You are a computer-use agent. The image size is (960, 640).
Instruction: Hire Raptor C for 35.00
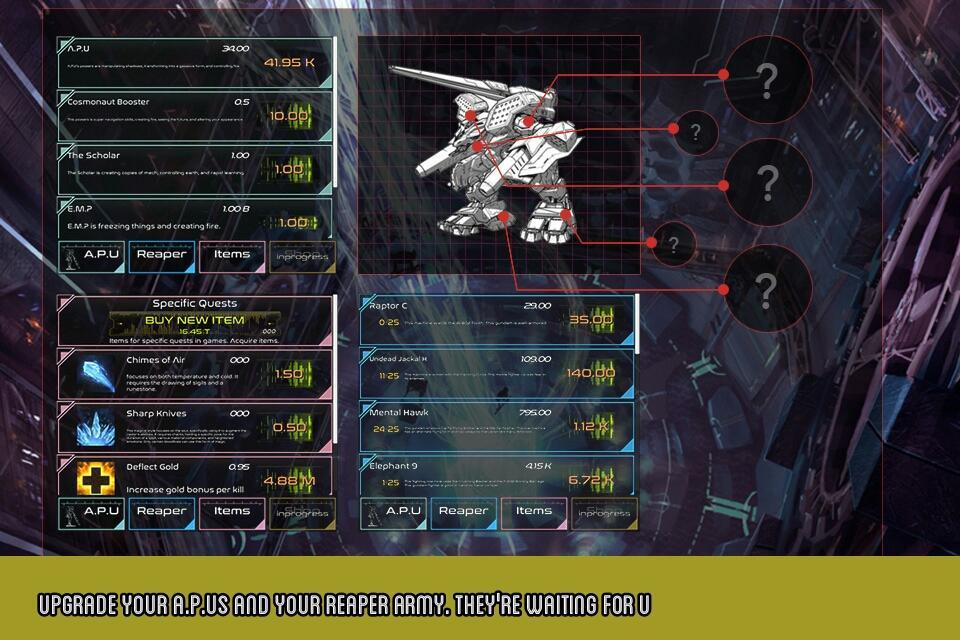tap(591, 319)
